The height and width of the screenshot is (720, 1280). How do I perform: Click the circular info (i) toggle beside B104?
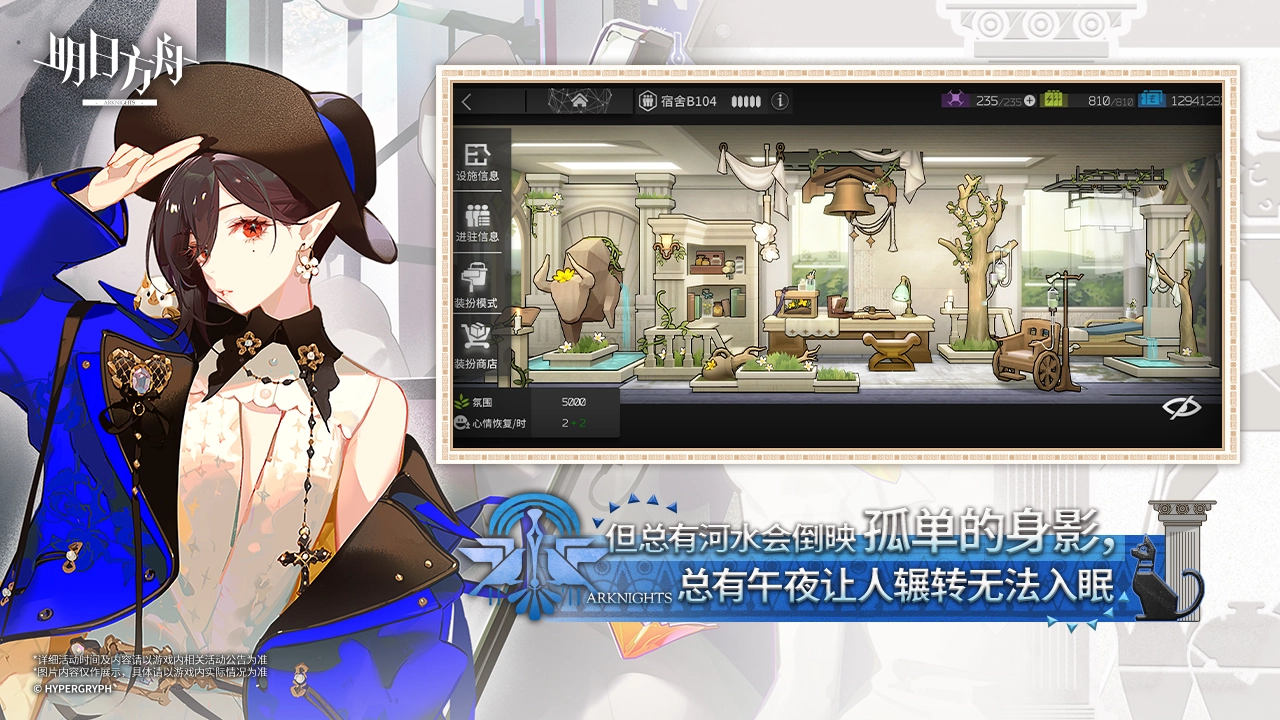778,101
